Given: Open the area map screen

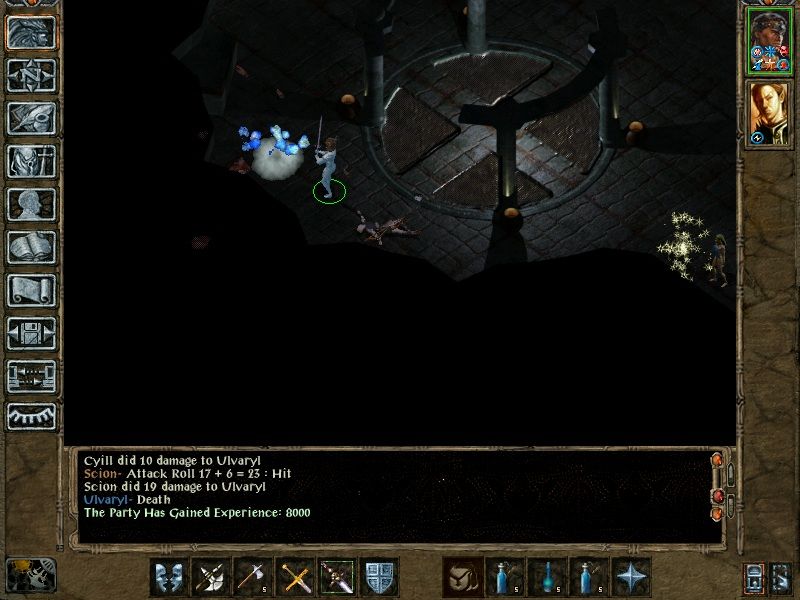Looking at the screenshot, I should click(x=31, y=75).
